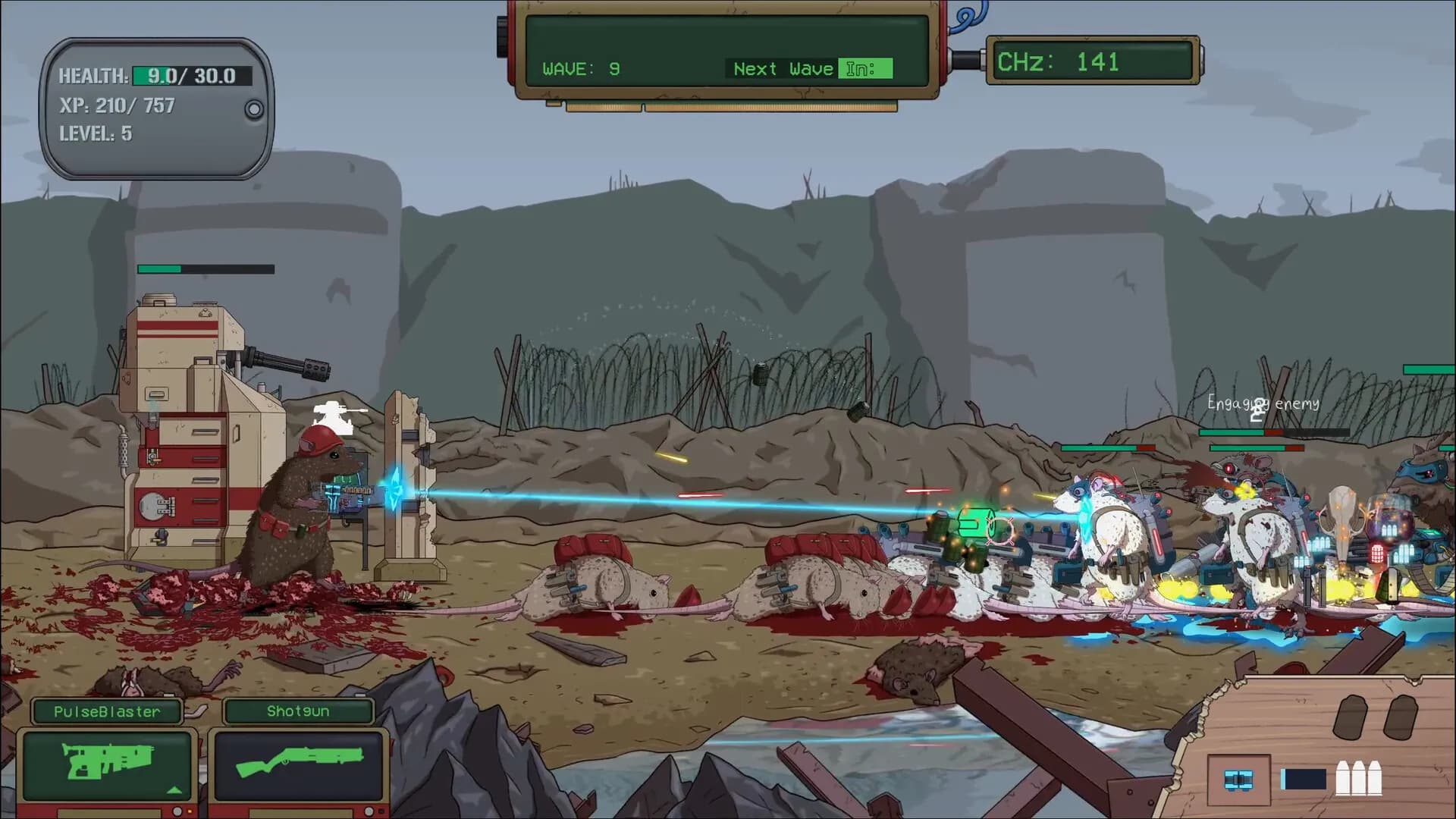Click the leftmost dark grenade icon
This screenshot has height=819, width=1456.
(x=1351, y=717)
